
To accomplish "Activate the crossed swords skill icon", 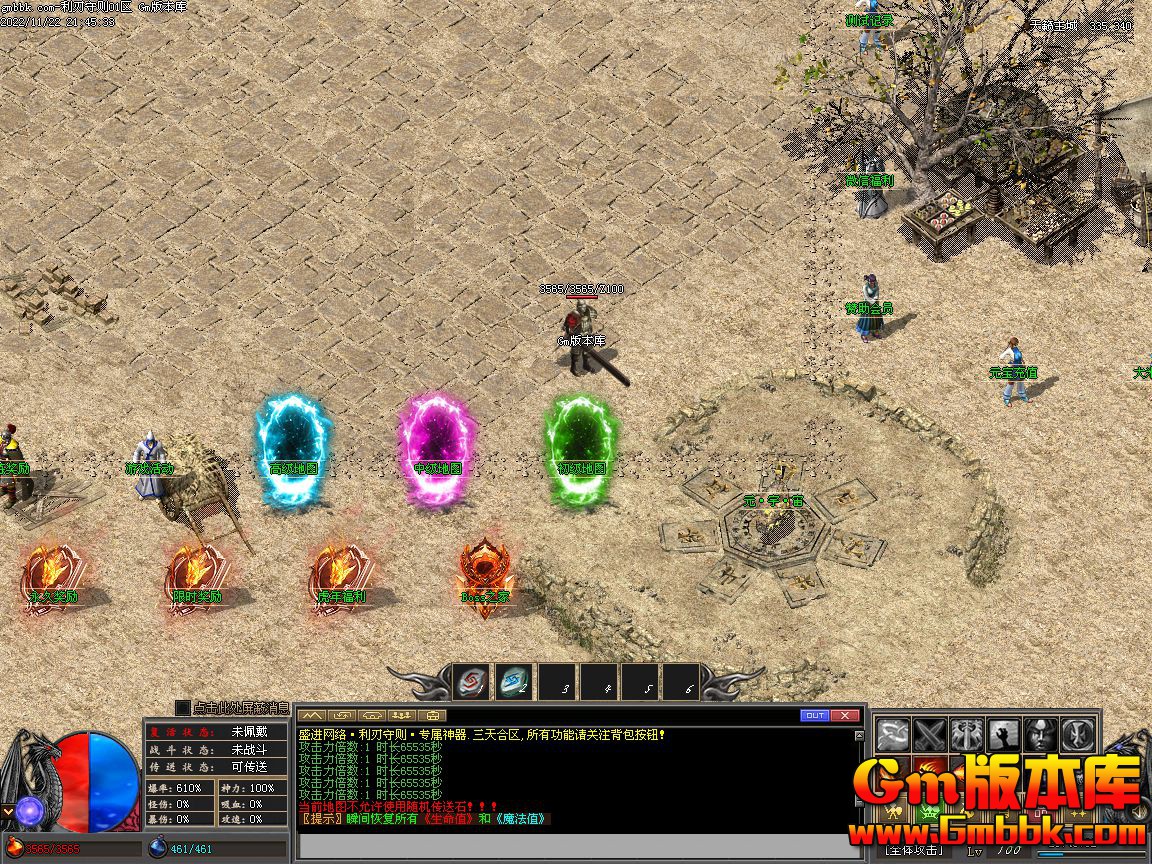I will [931, 736].
